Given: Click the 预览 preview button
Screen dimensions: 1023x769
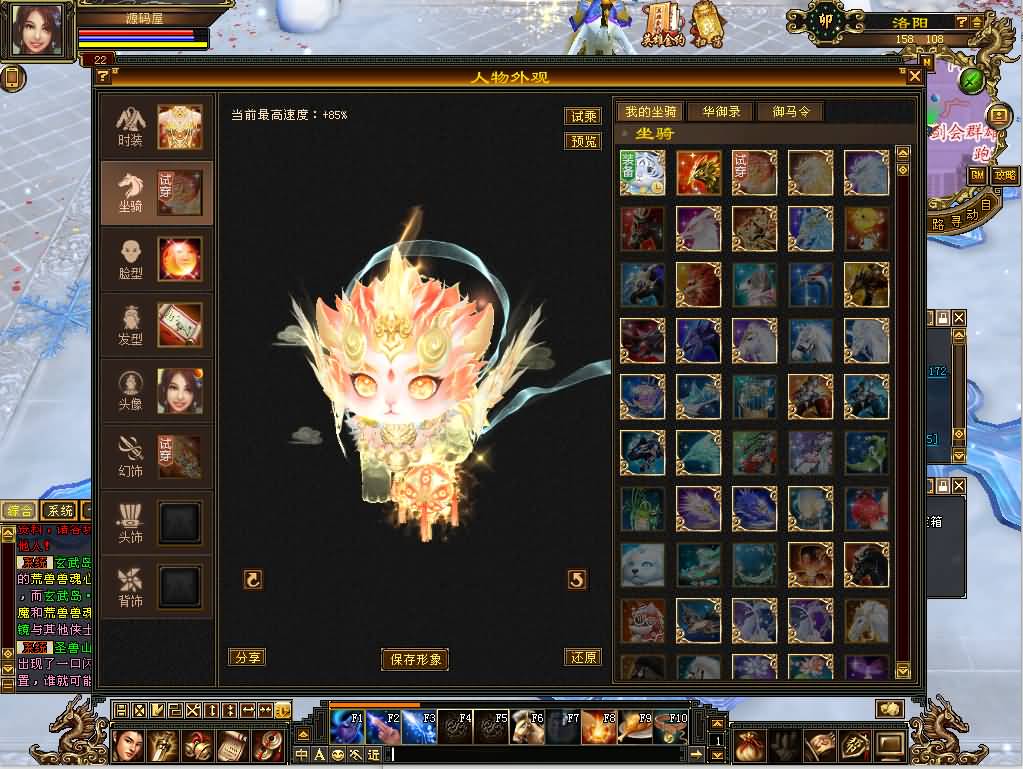Looking at the screenshot, I should pos(583,141).
